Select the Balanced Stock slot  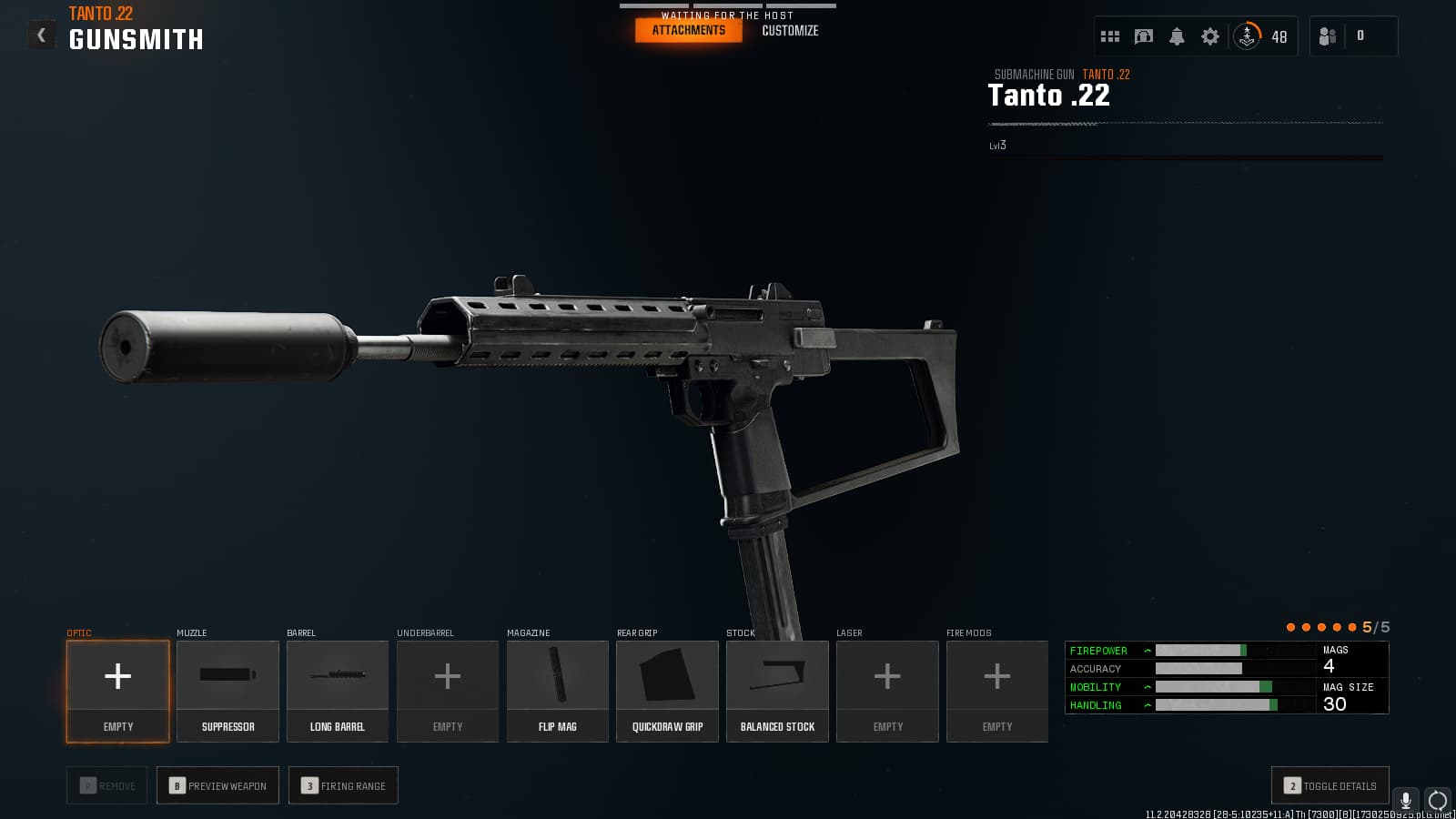point(777,691)
